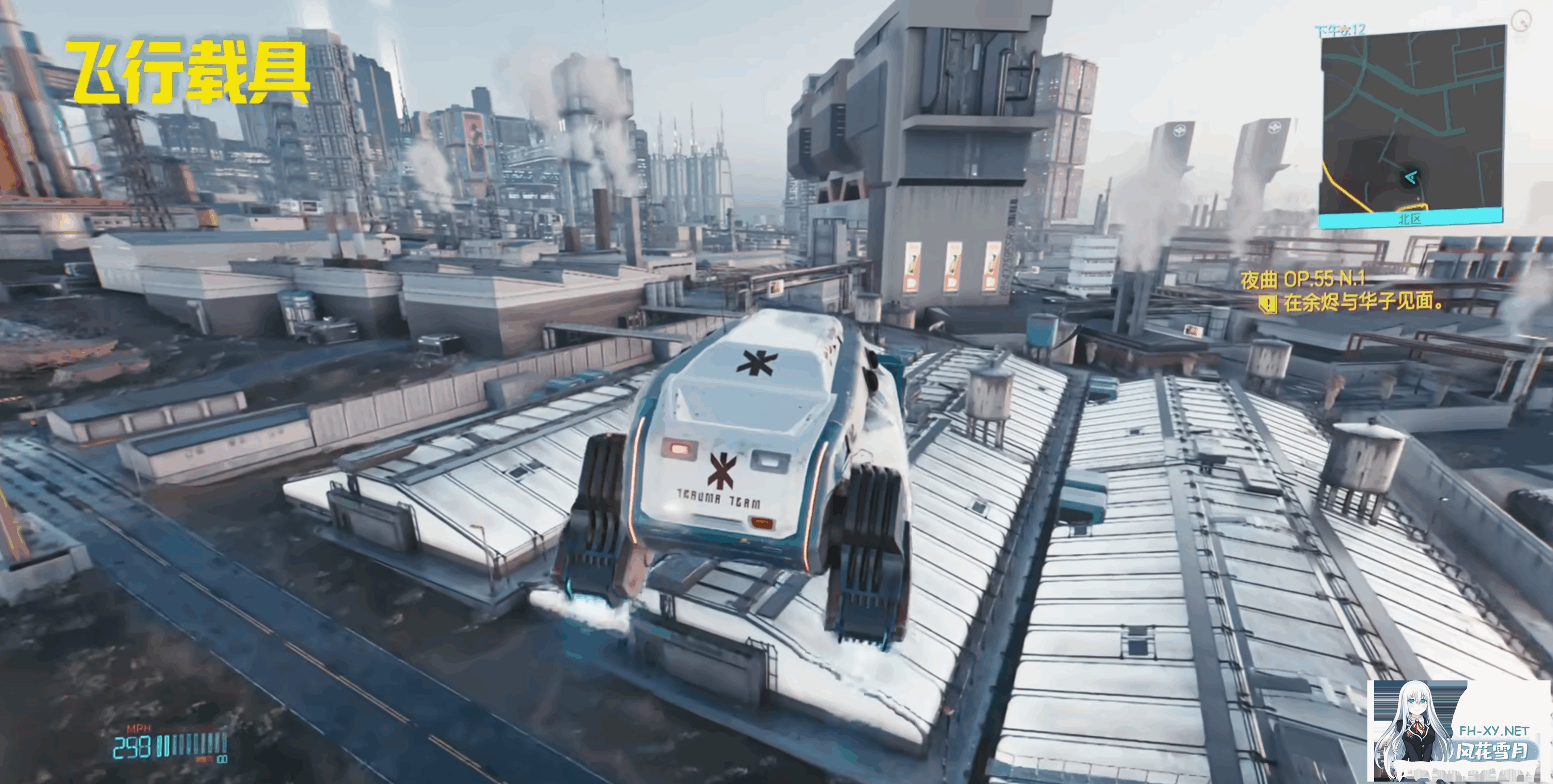The height and width of the screenshot is (784, 1553).
Task: Click the yellow objective marker icon
Action: 1269,303
